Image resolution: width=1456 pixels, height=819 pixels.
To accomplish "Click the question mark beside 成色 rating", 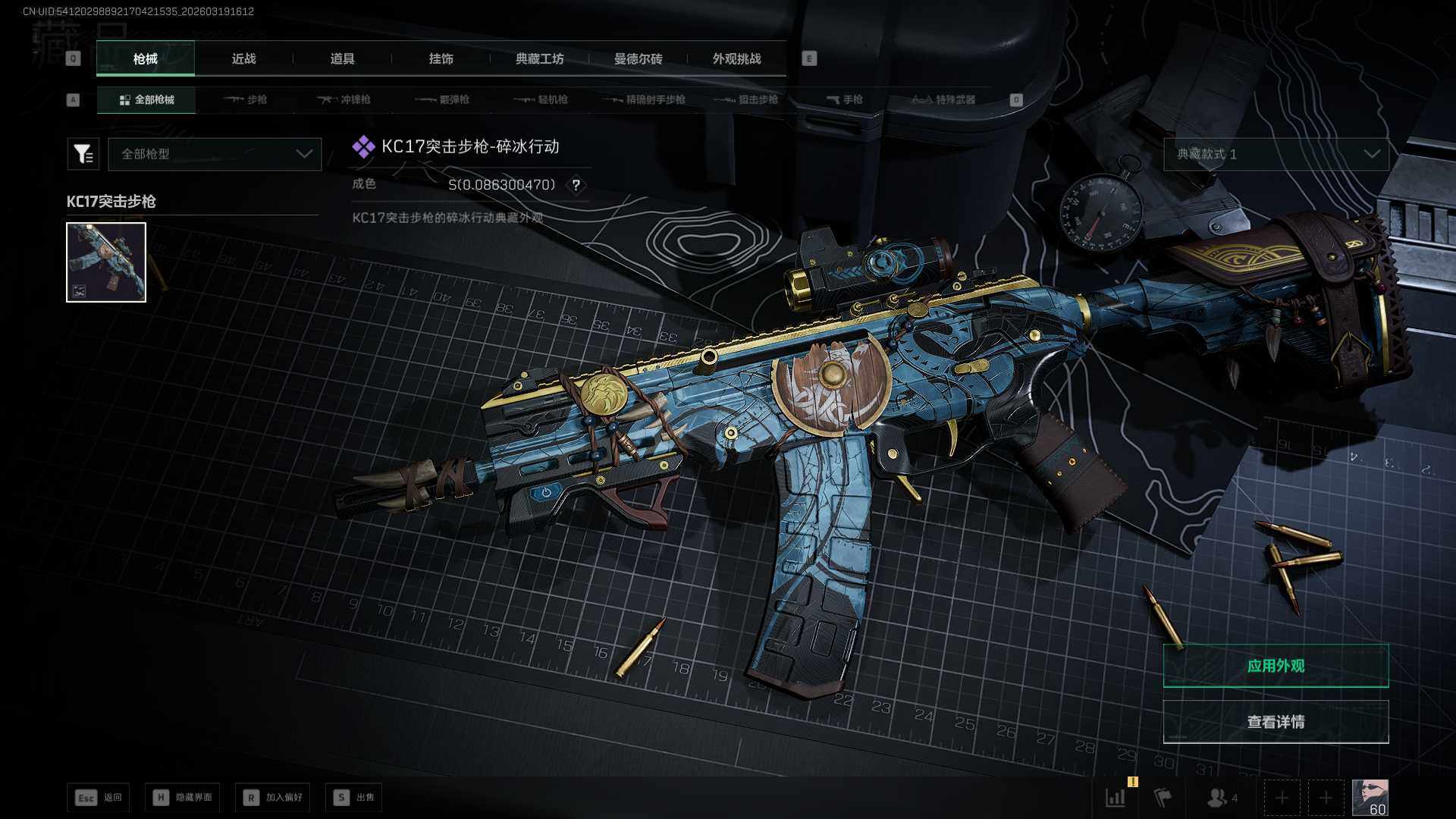I will coord(576,185).
